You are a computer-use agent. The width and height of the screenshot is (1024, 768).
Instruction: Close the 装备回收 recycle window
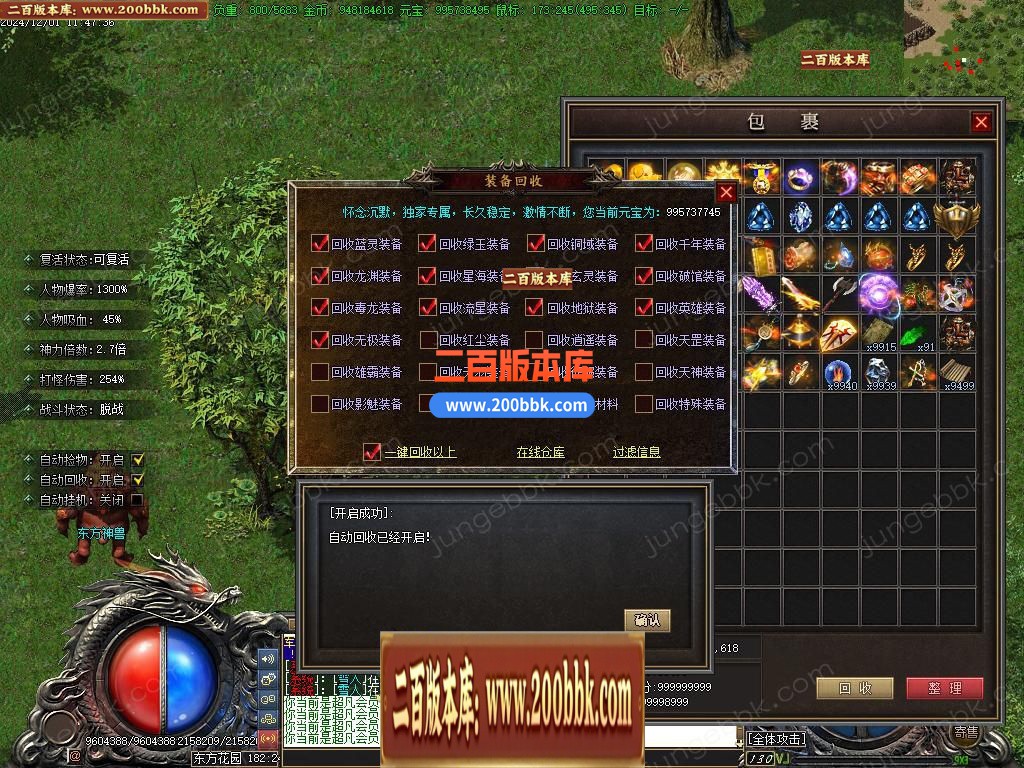tap(727, 193)
